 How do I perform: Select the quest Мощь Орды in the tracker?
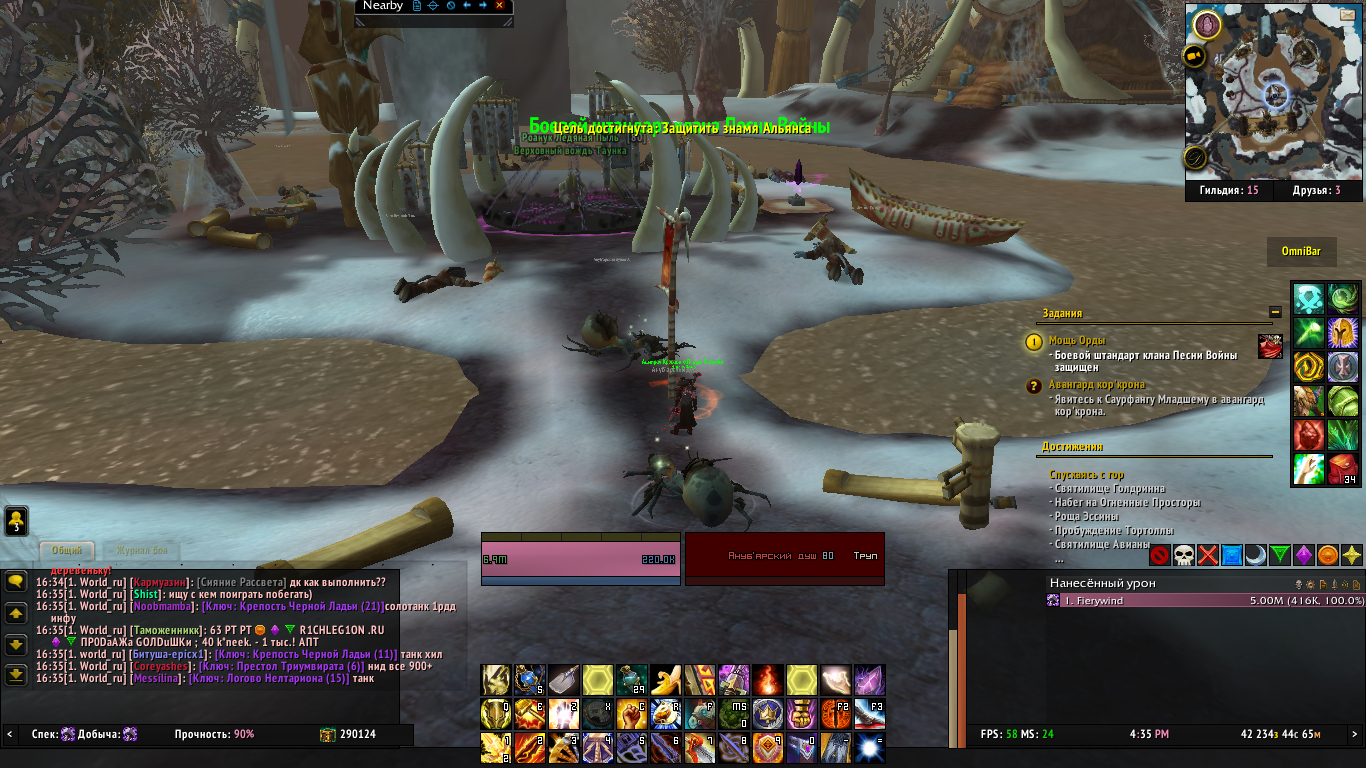point(1077,341)
